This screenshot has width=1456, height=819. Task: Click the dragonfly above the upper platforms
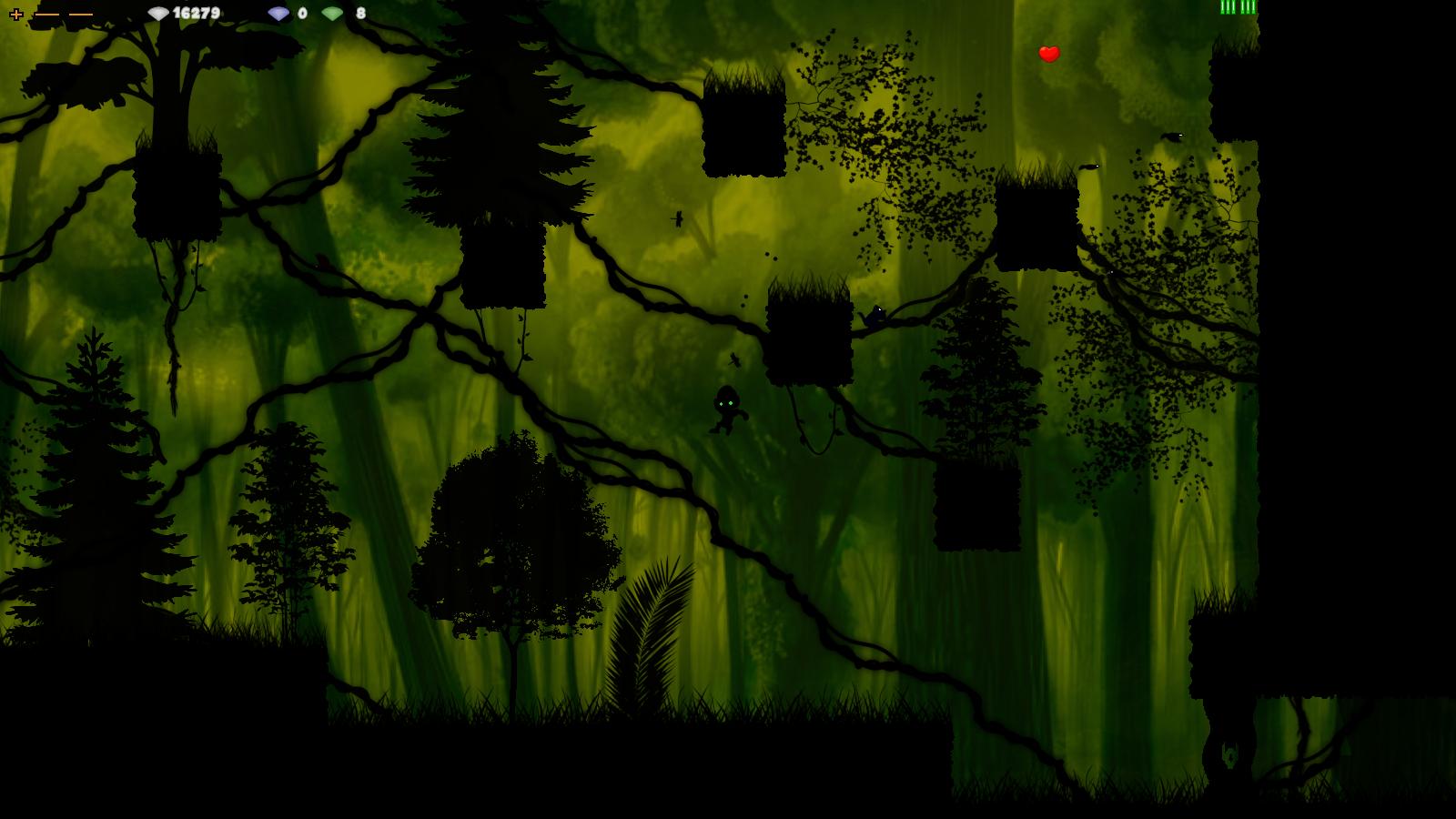(x=678, y=218)
